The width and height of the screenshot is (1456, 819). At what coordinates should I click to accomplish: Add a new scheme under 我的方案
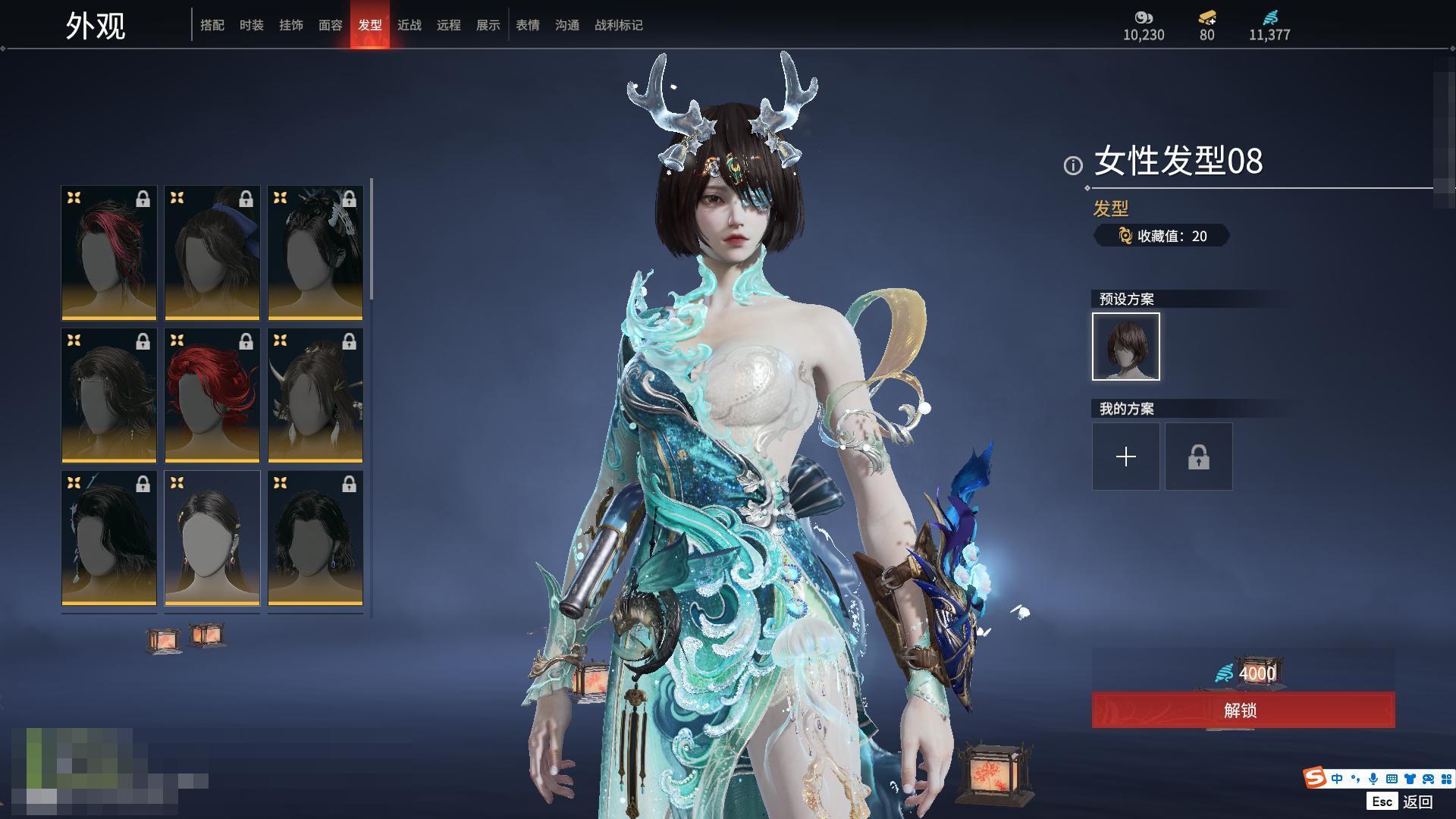pyautogui.click(x=1126, y=457)
